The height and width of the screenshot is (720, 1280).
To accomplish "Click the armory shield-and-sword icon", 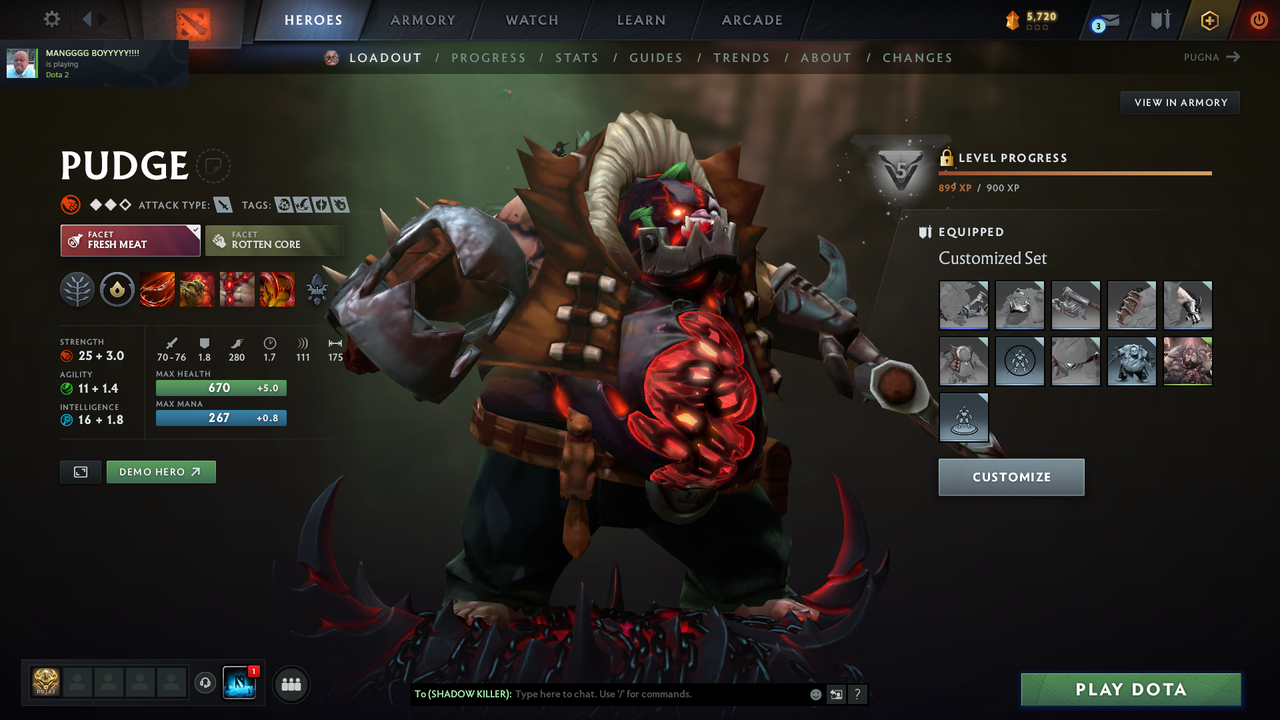I will point(1162,20).
